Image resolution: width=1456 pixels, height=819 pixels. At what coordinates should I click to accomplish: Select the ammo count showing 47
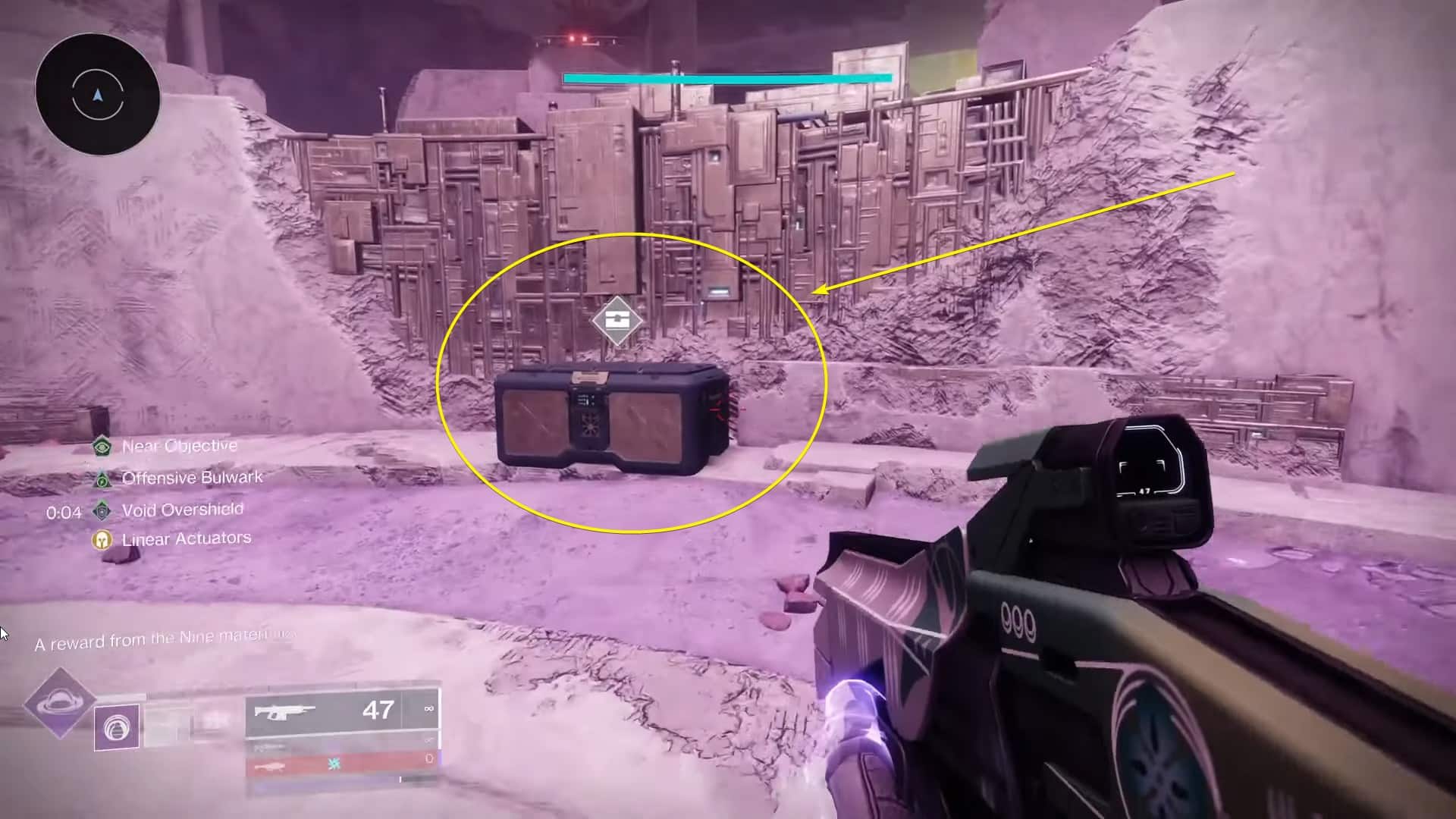(x=377, y=711)
